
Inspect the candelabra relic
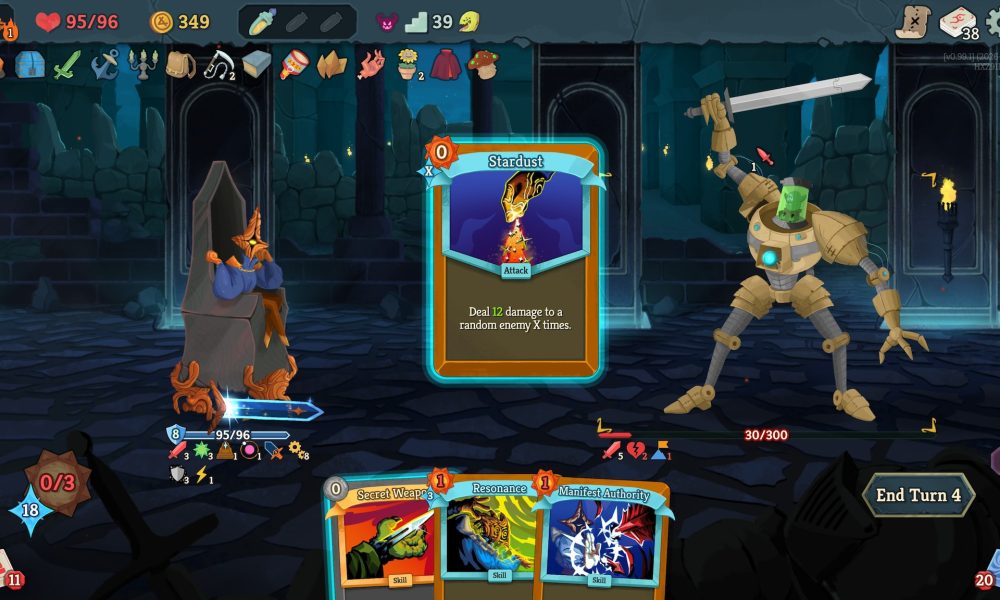point(143,65)
